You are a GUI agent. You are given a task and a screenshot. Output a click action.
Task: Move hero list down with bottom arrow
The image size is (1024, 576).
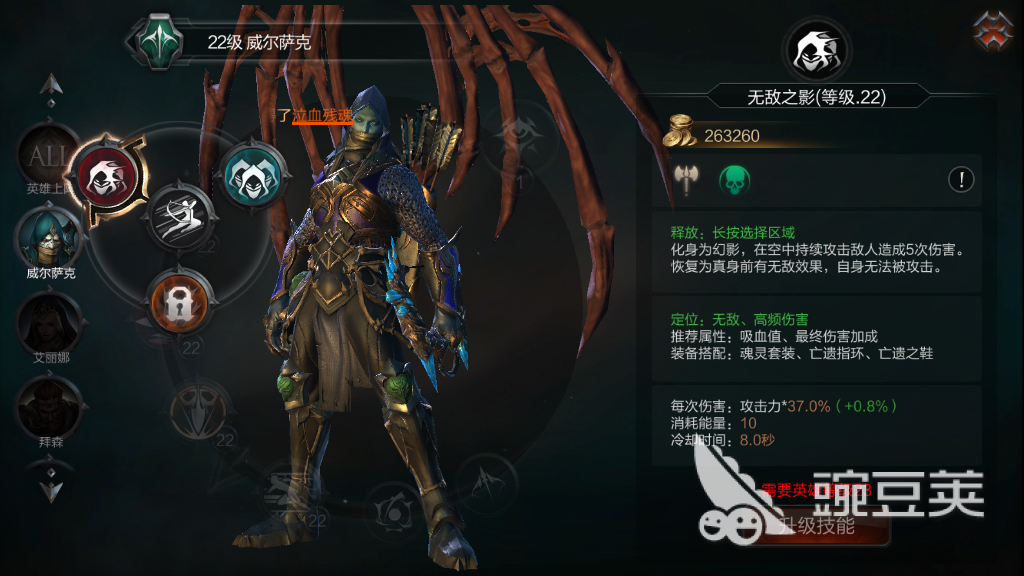tap(52, 489)
